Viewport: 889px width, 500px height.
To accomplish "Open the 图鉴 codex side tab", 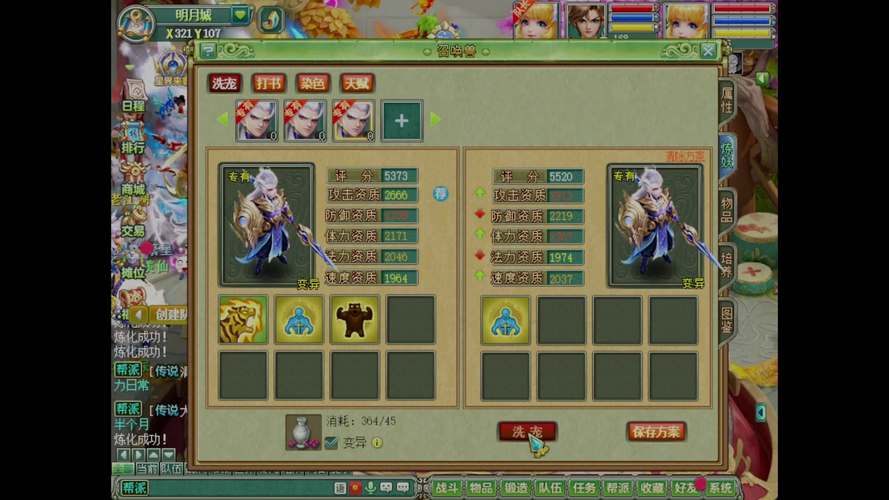I will 727,321.
